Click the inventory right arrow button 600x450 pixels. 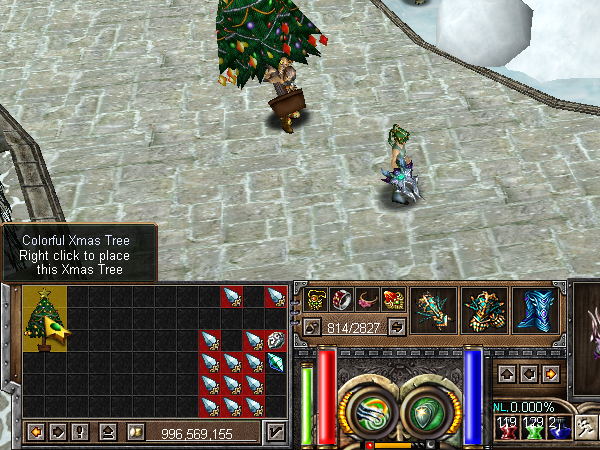click(57, 432)
